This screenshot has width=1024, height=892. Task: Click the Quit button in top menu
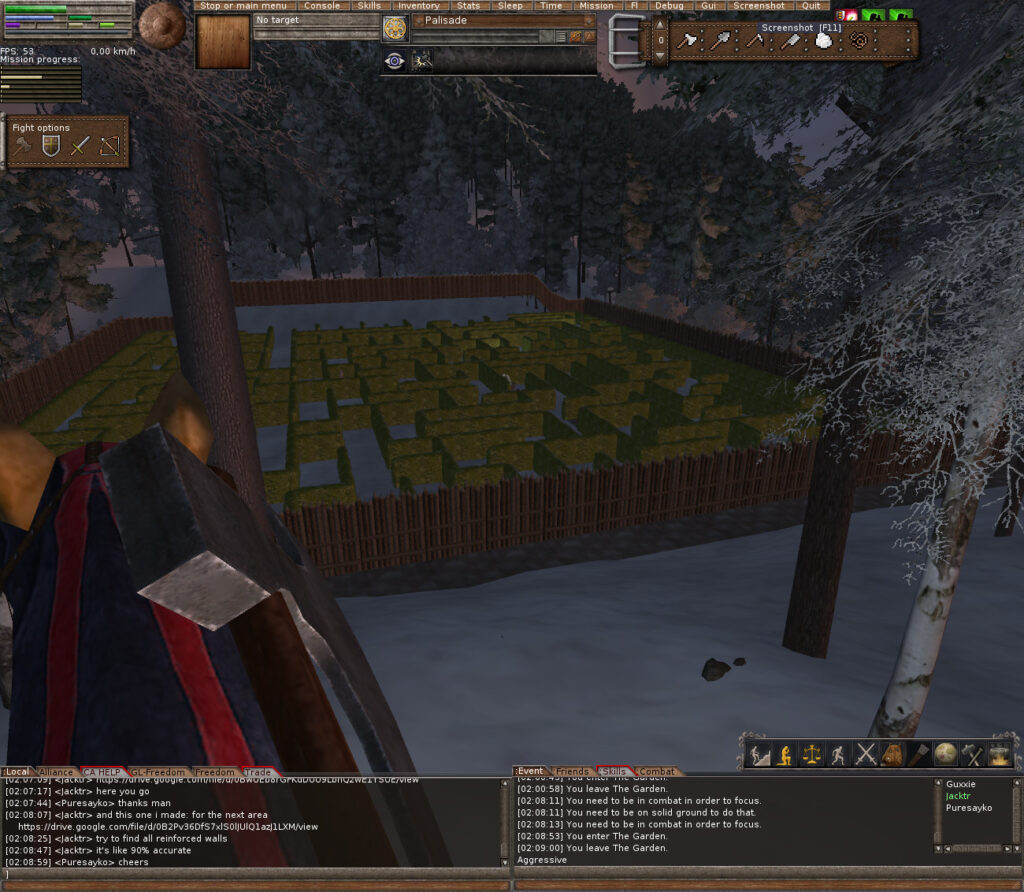(809, 6)
